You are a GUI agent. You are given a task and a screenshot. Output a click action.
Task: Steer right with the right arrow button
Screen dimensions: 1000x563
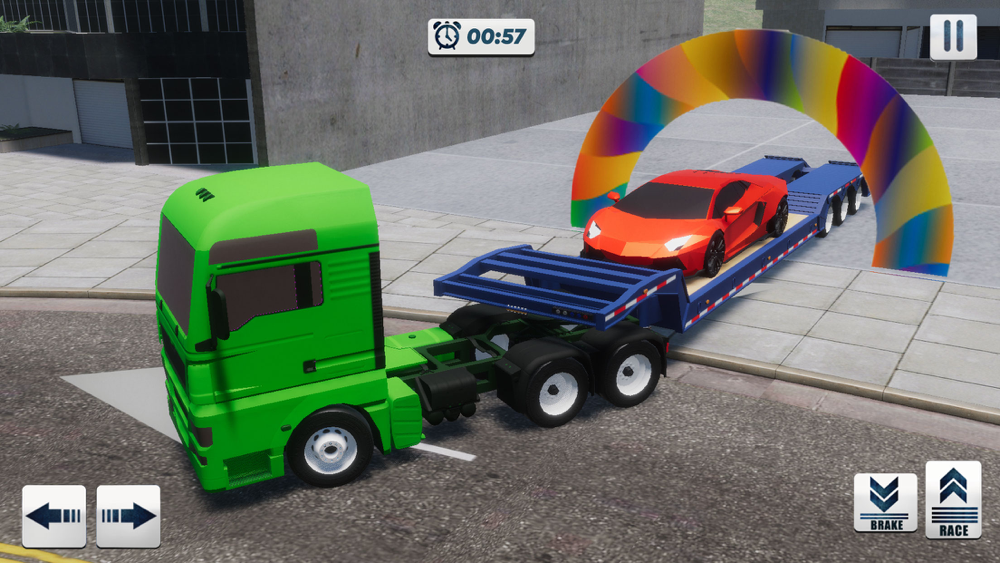pos(128,516)
